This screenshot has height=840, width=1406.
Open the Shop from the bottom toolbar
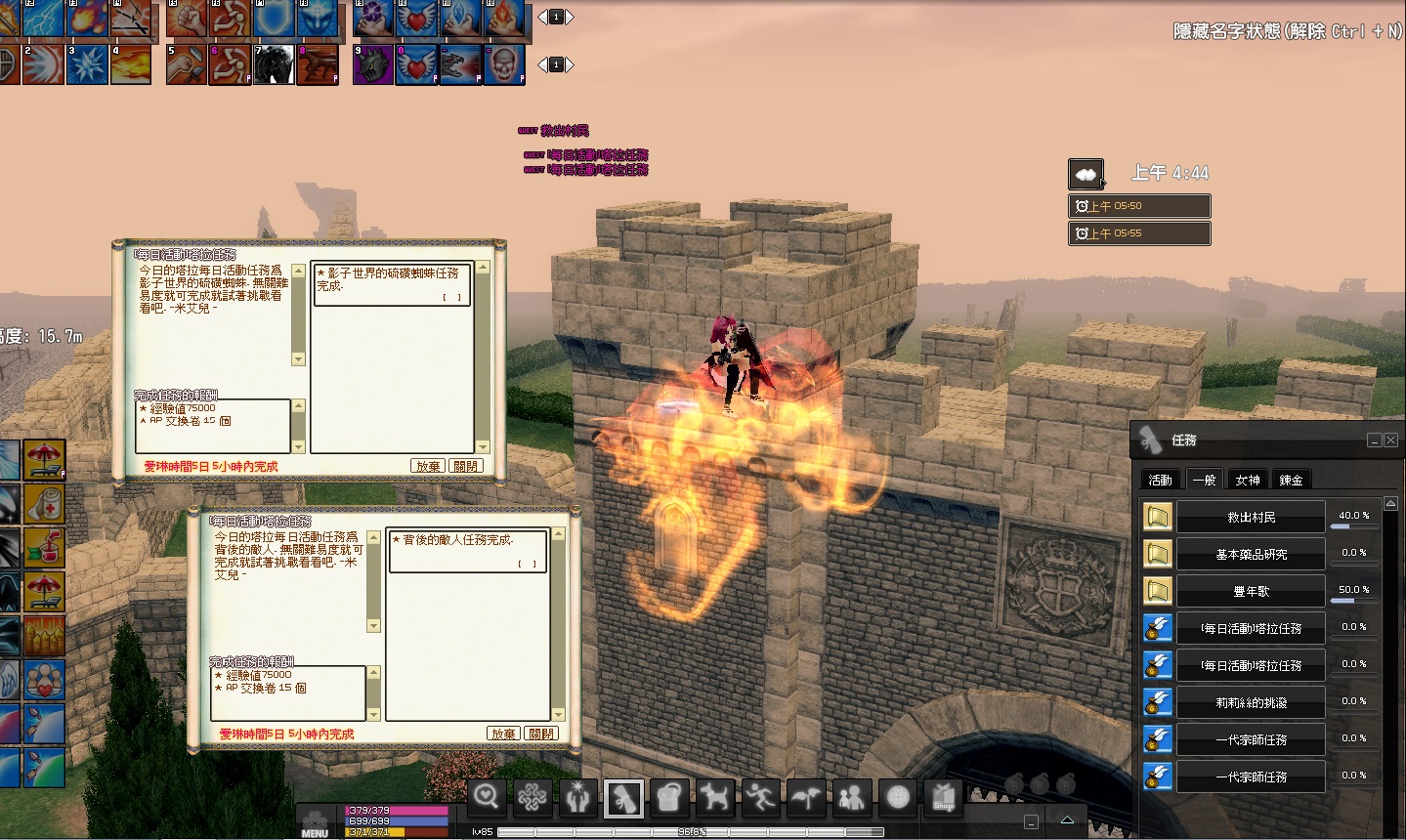(943, 798)
